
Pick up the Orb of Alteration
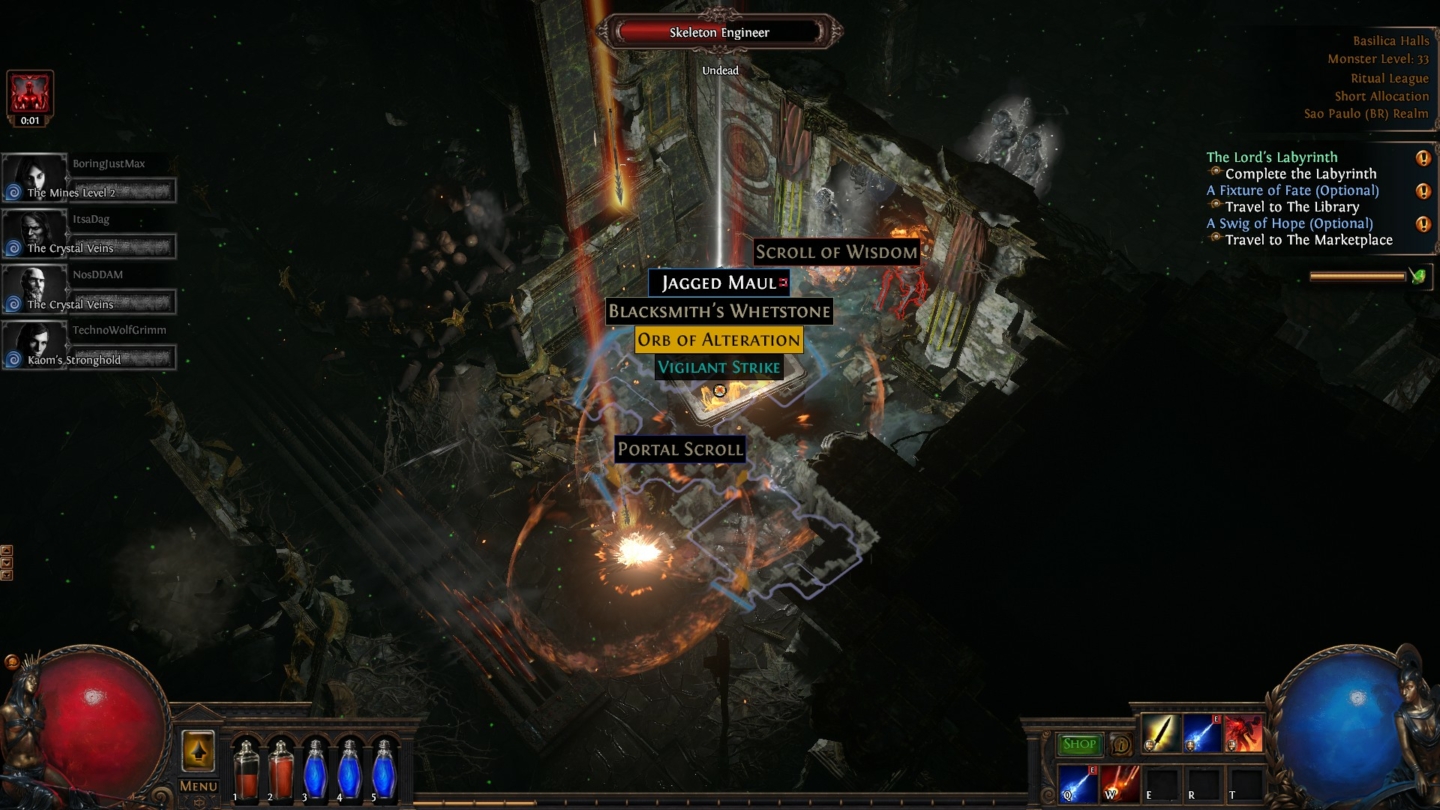pos(718,340)
